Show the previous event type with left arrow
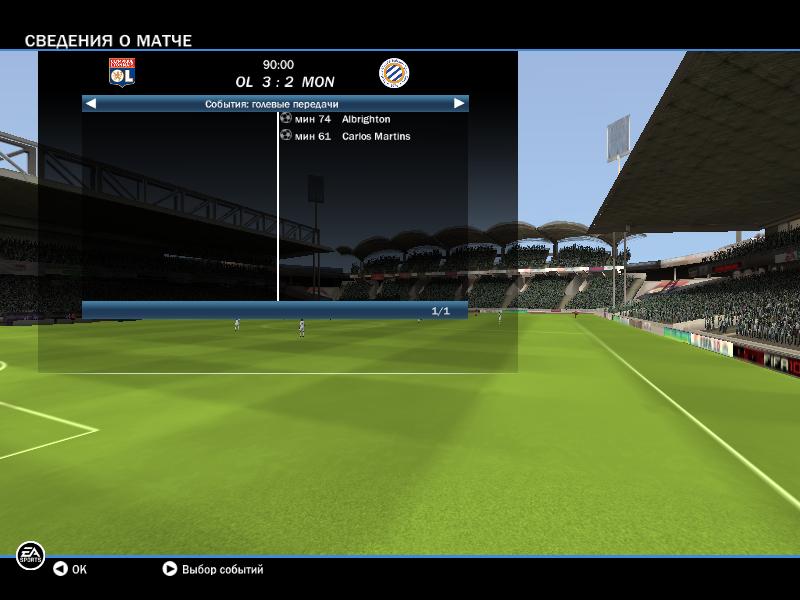Screen dimensions: 800x600 91,103
